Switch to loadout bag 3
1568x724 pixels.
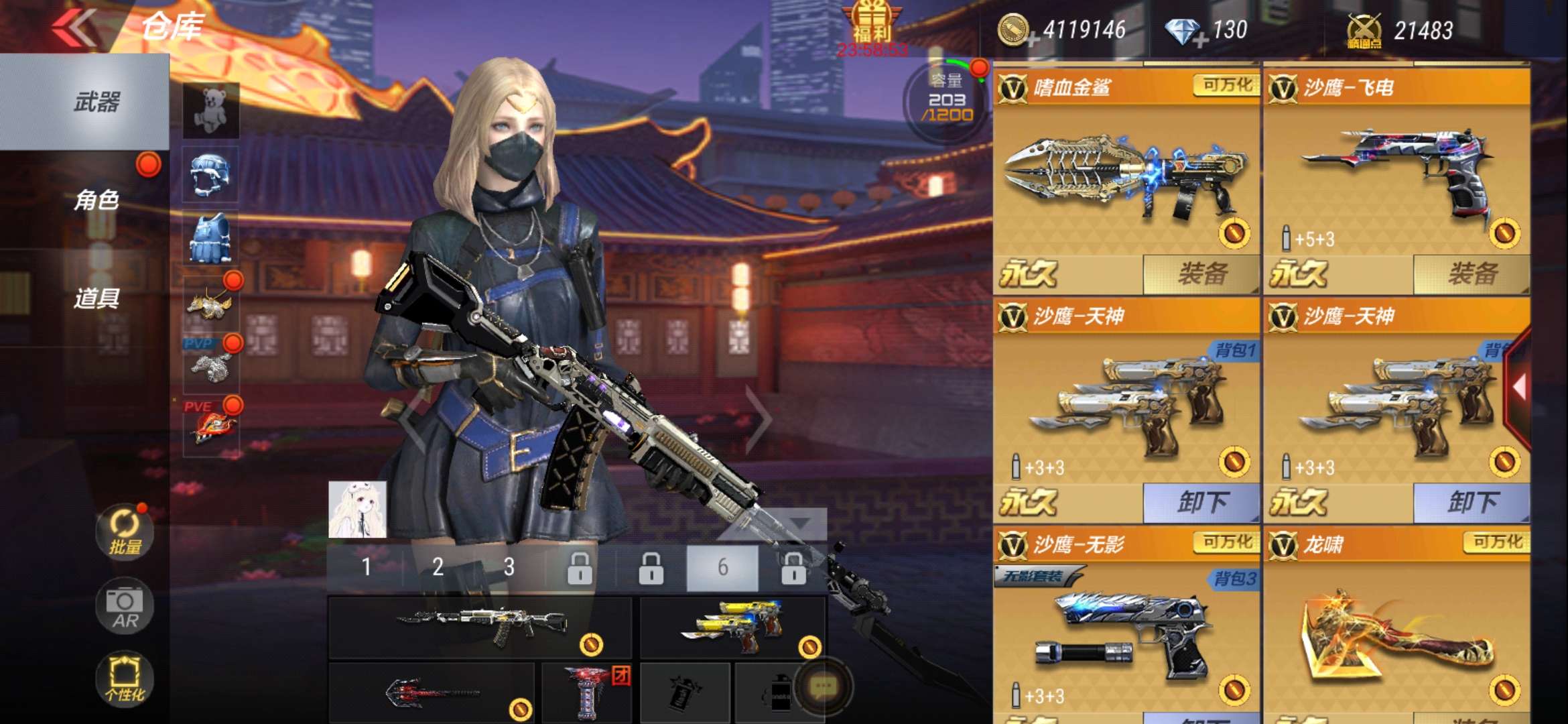coord(509,567)
